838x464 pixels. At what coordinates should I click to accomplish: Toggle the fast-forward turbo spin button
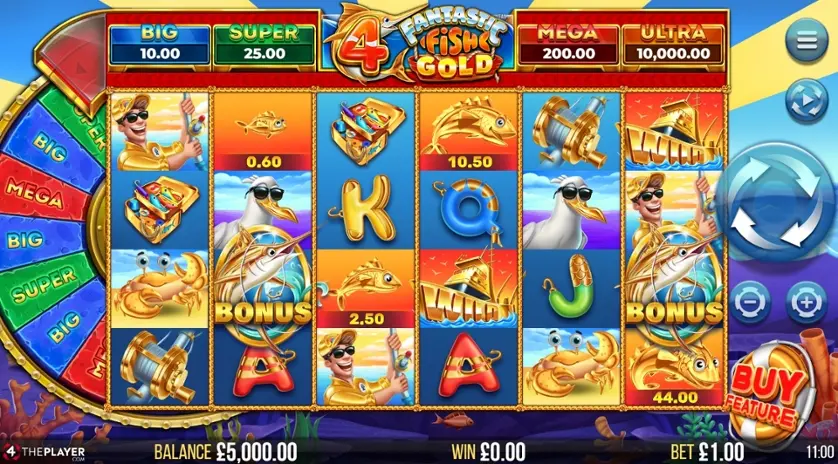tap(805, 102)
